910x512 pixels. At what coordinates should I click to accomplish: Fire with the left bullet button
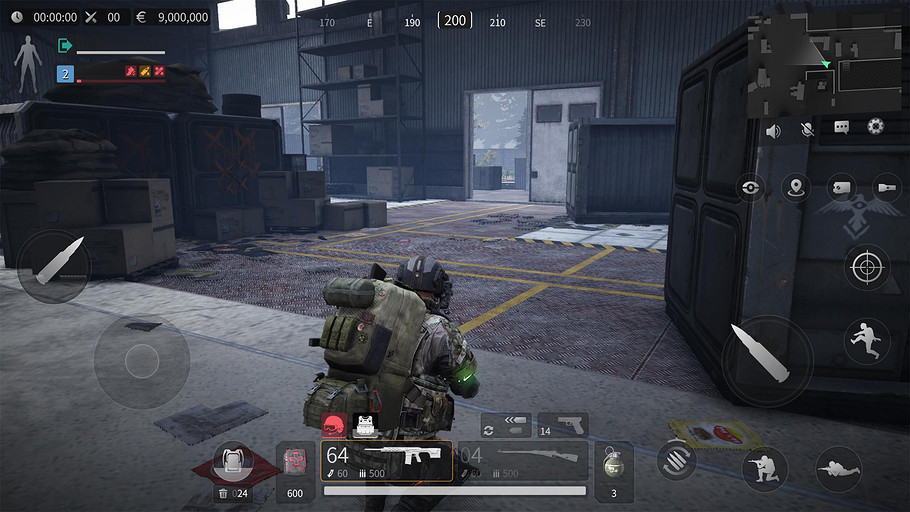tap(53, 265)
